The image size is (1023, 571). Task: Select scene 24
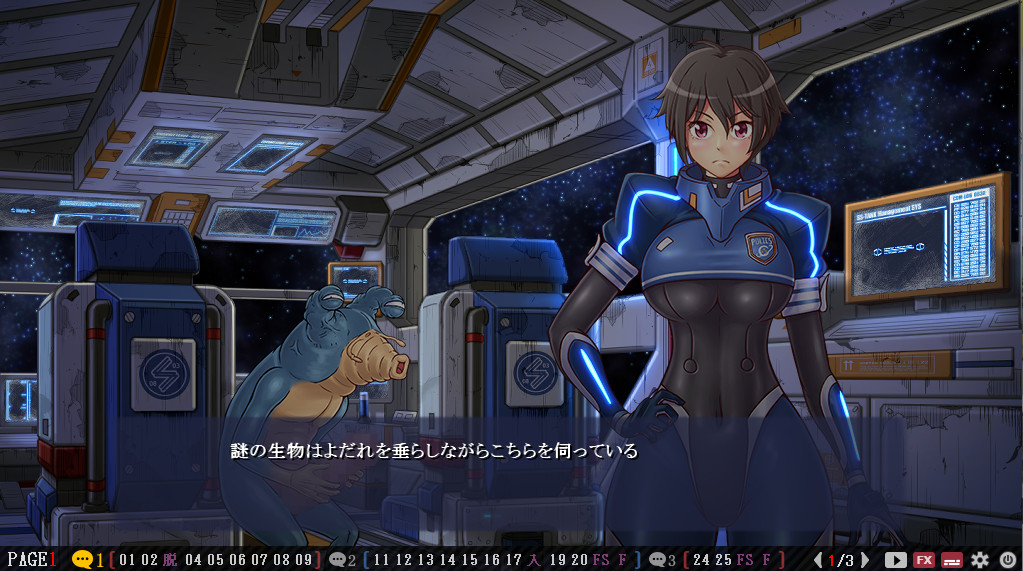point(700,560)
